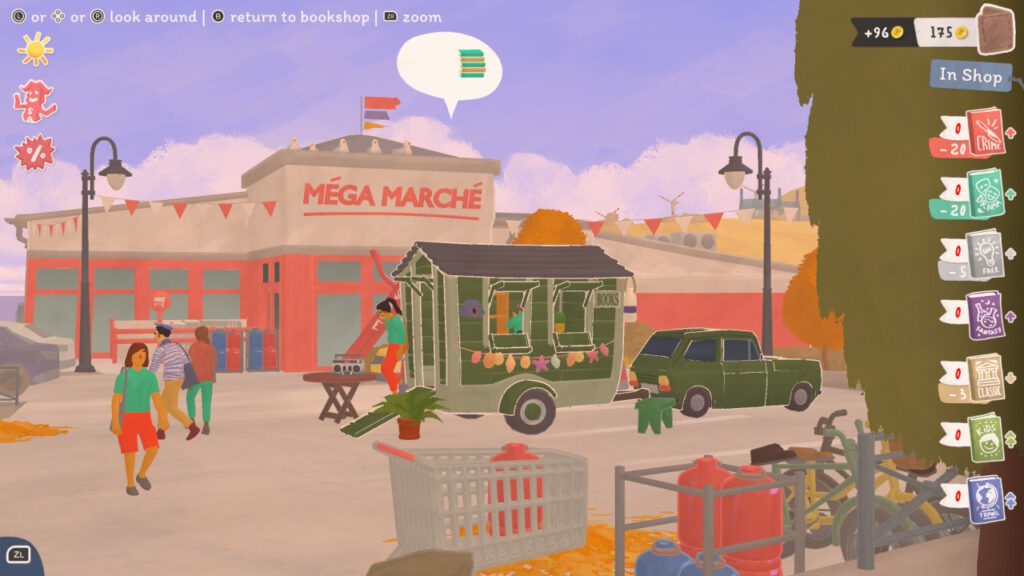Select the red Crime book genre
This screenshot has height=576, width=1024.
985,132
